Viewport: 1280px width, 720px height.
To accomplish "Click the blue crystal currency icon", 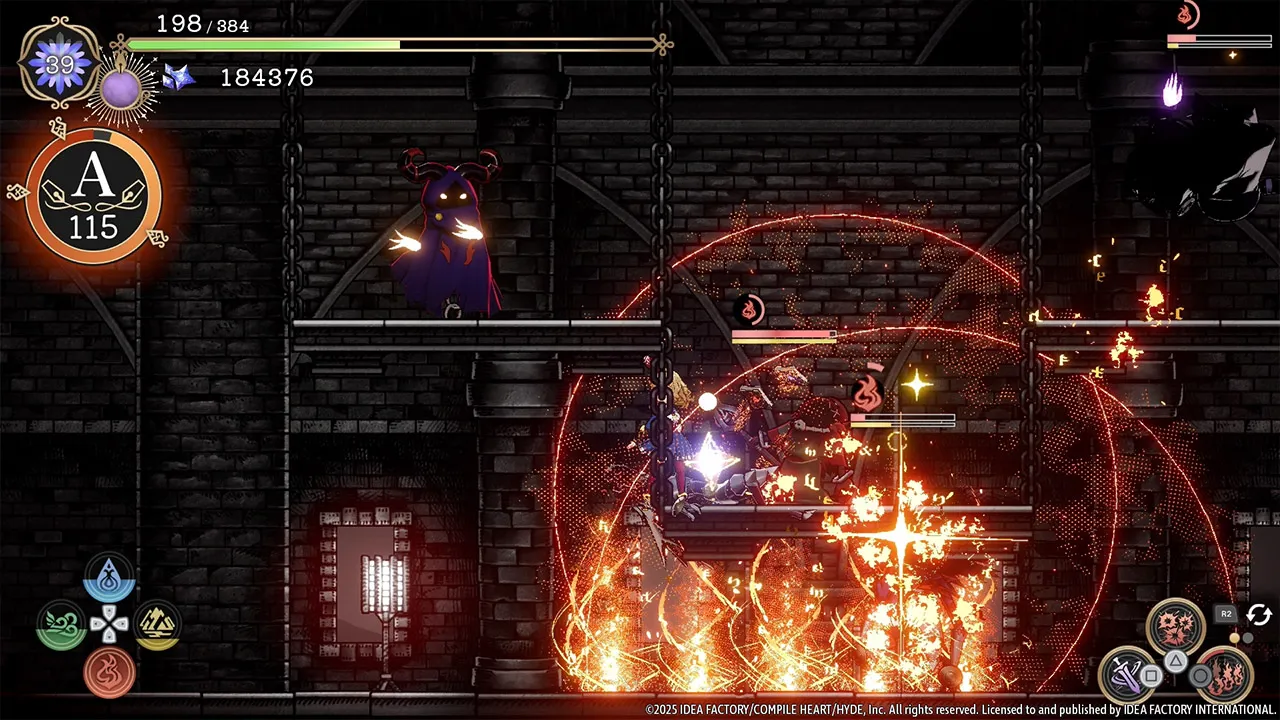I will (176, 77).
